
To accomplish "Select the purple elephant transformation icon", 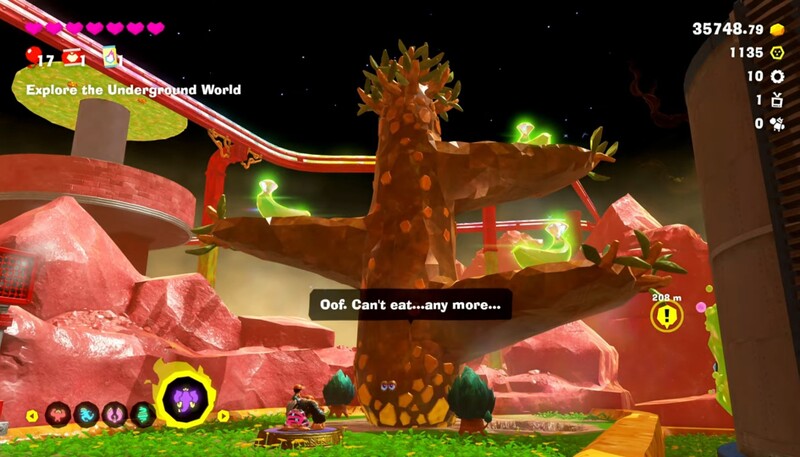I will [184, 401].
